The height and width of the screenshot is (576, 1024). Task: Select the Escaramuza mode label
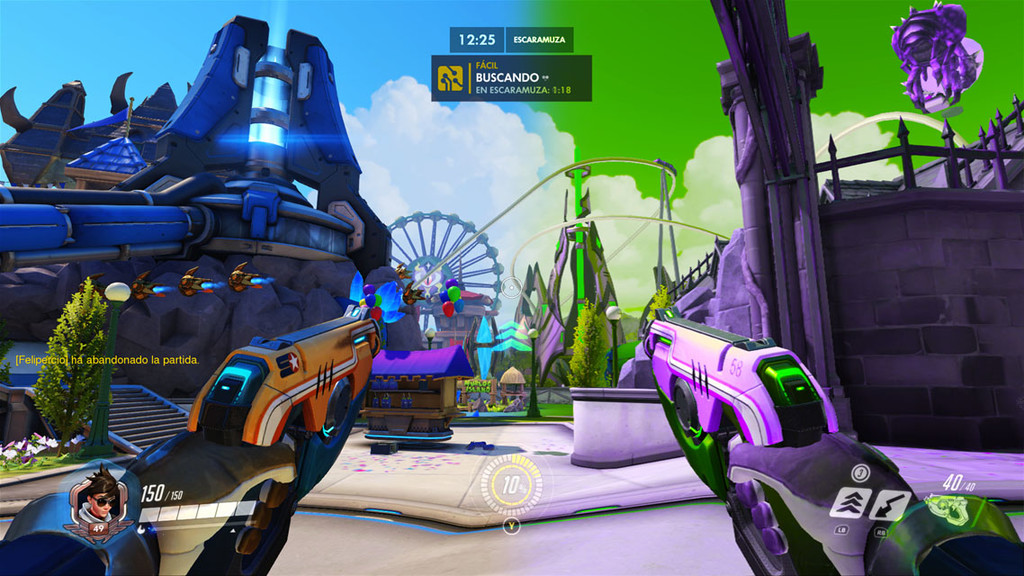(x=539, y=40)
